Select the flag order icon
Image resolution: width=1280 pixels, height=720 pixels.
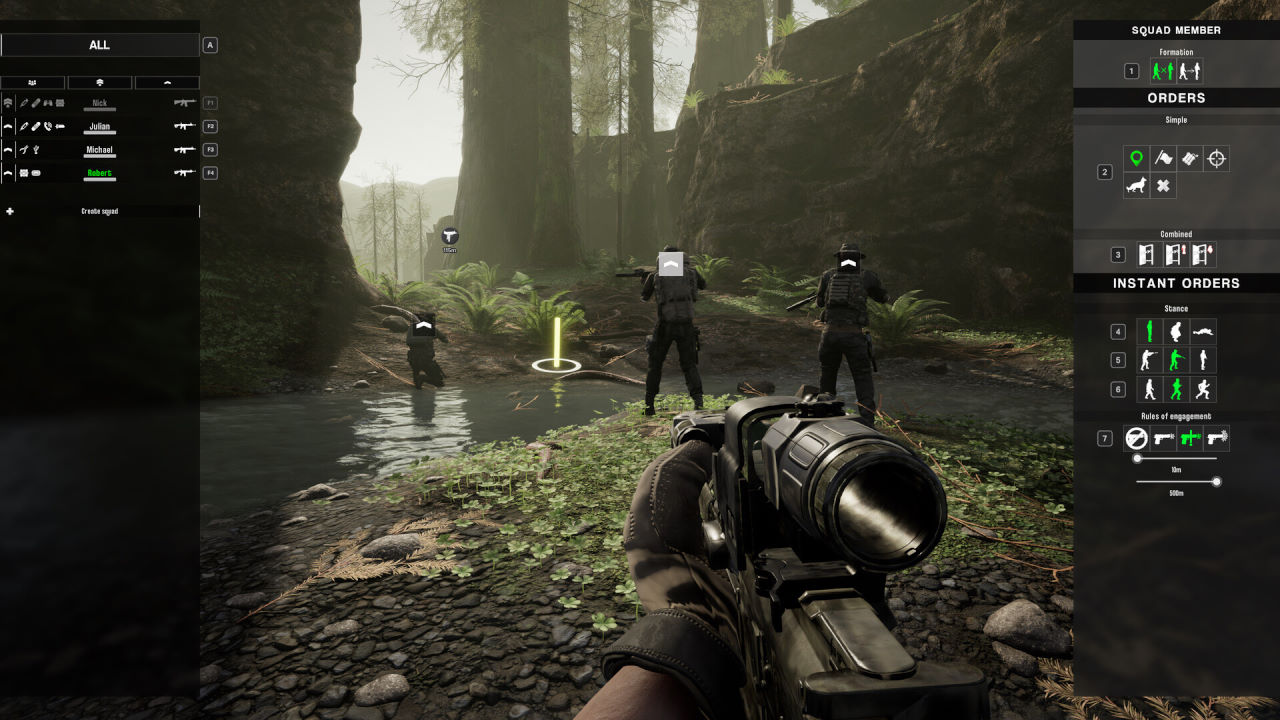[1163, 158]
